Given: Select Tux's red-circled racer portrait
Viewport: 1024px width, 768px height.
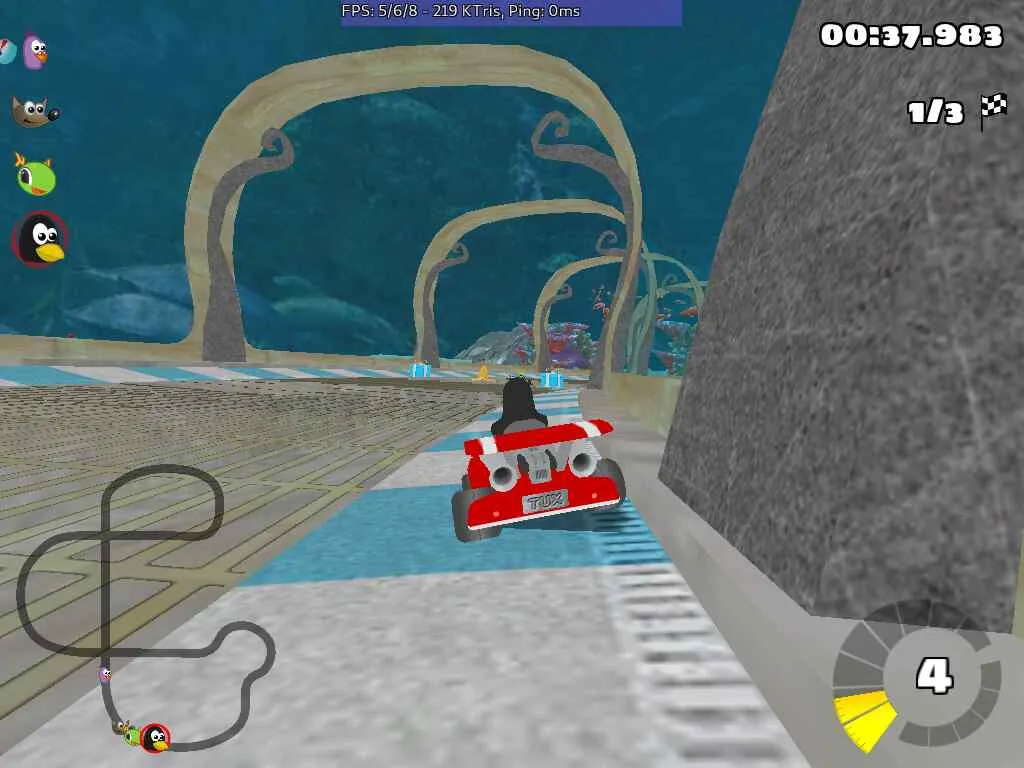Looking at the screenshot, I should pyautogui.click(x=41, y=240).
